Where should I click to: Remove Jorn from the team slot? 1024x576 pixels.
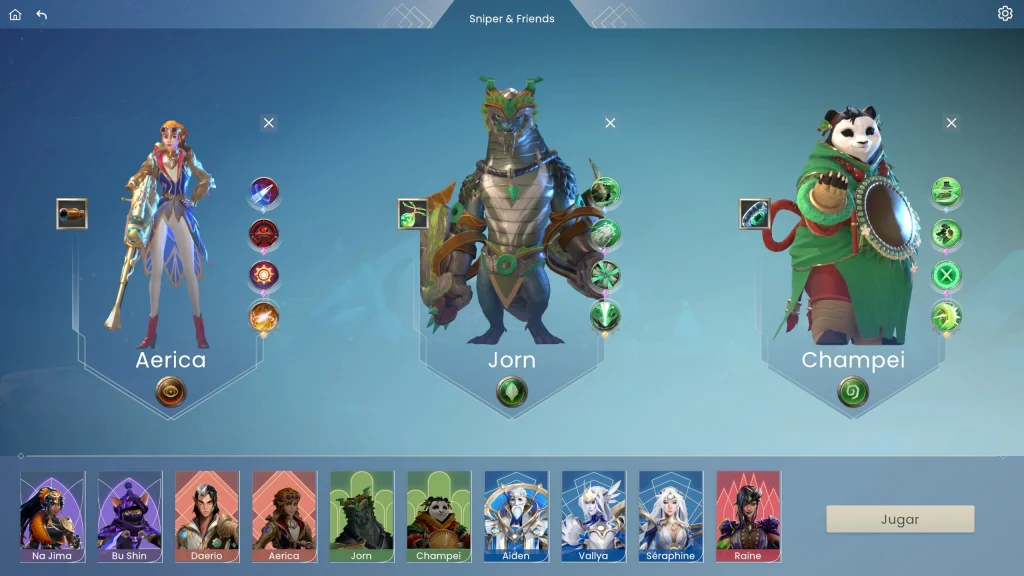tap(610, 123)
